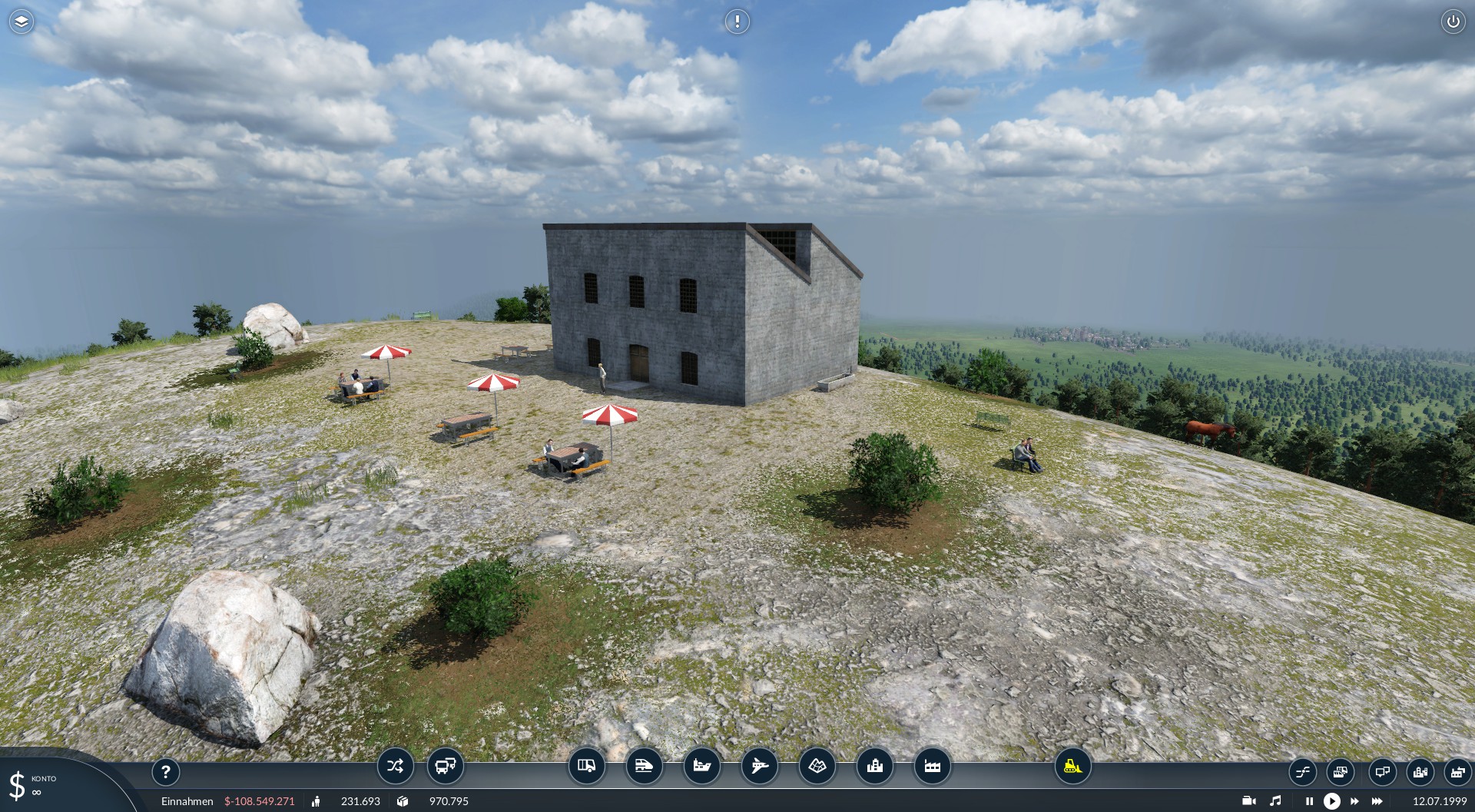The image size is (1475, 812).
Task: Open the layers menu icon
Action: click(x=22, y=22)
